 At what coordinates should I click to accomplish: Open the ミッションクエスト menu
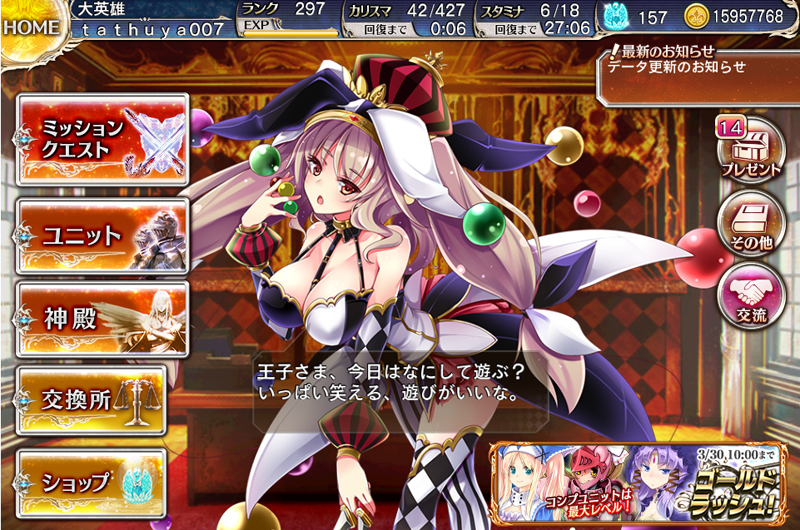pos(102,140)
